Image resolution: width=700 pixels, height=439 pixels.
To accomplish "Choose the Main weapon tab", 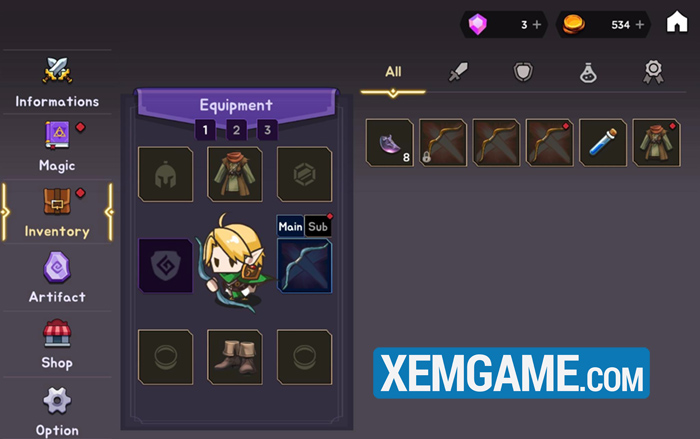I will (x=290, y=226).
